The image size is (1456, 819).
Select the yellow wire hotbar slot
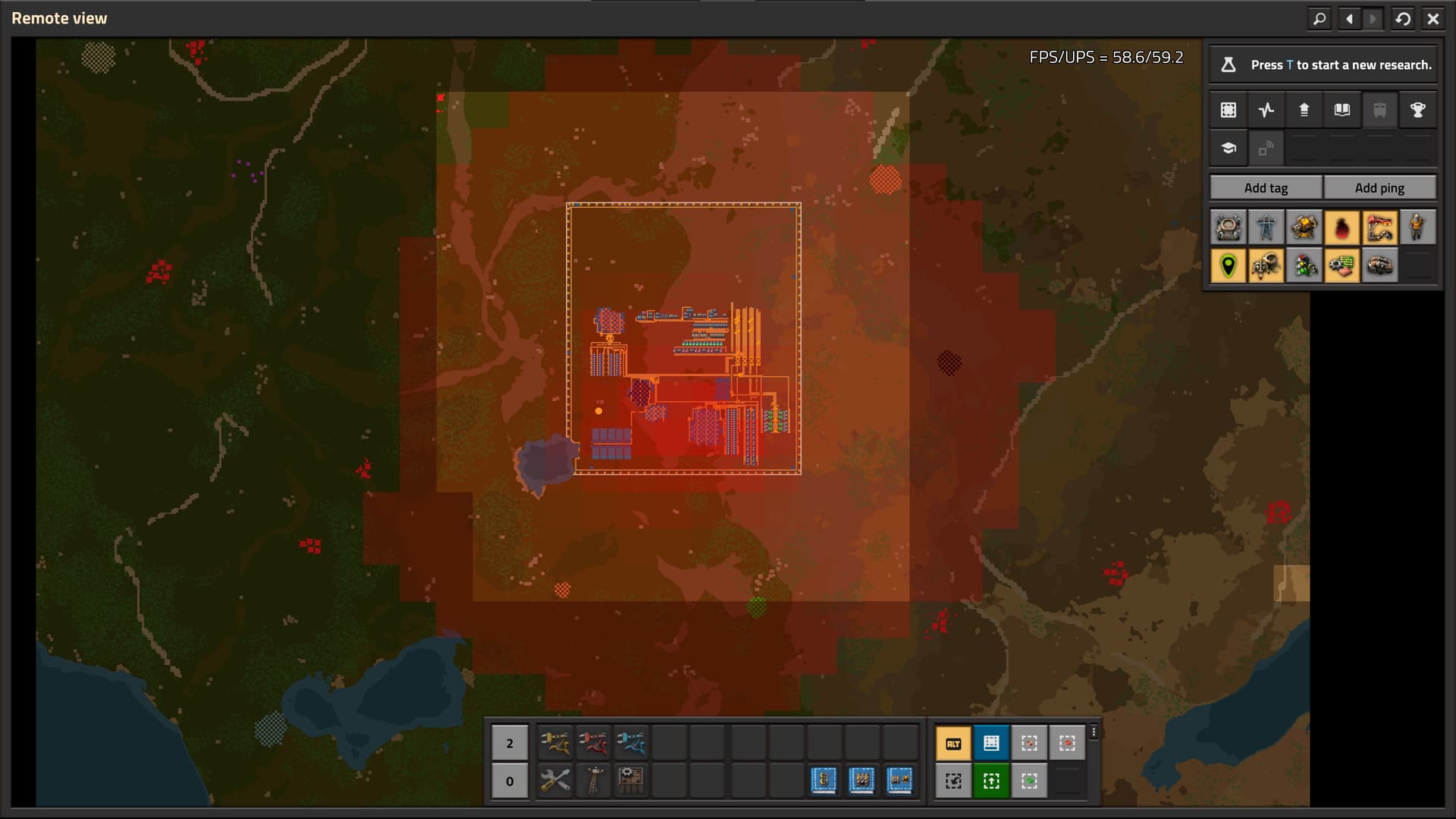pyautogui.click(x=555, y=743)
